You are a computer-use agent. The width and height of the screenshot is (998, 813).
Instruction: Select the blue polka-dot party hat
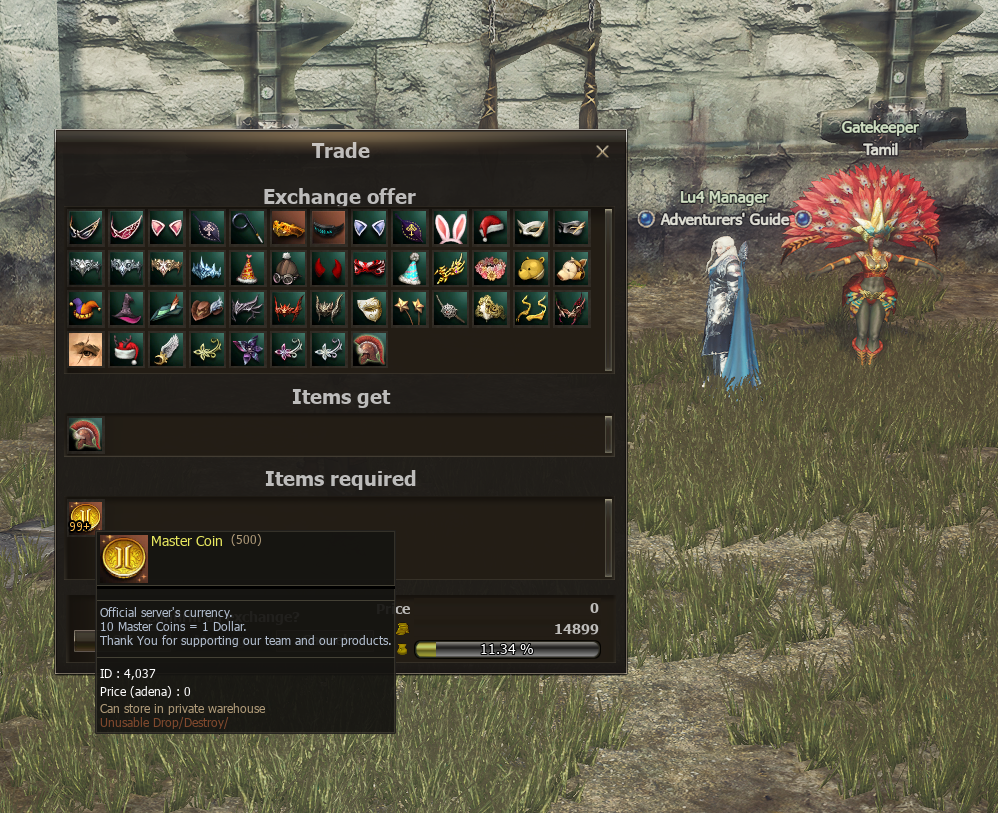pyautogui.click(x=410, y=269)
